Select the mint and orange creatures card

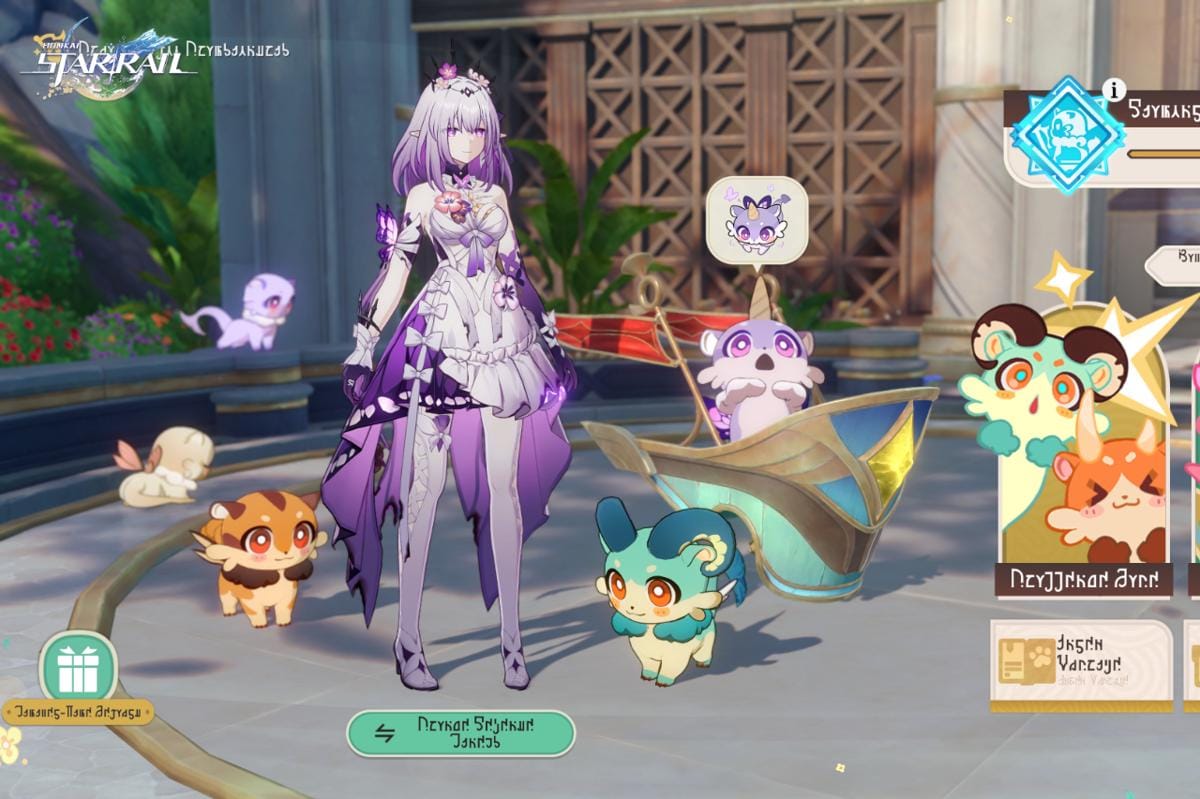(1084, 450)
